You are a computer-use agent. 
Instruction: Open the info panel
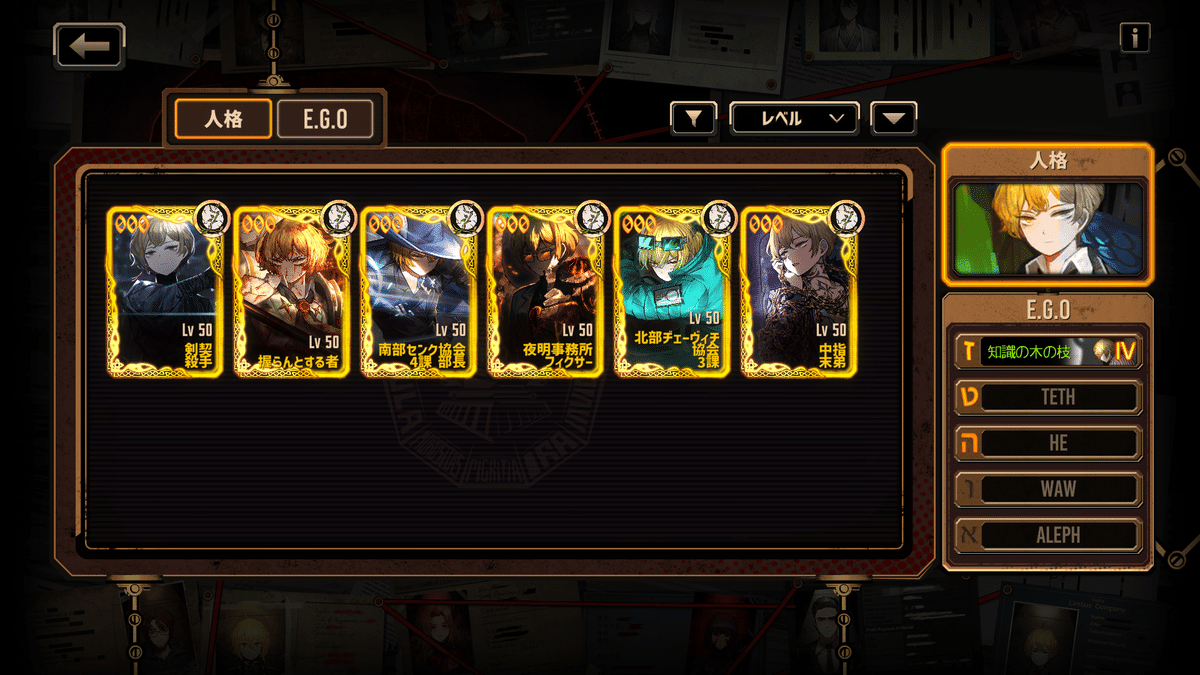1134,37
